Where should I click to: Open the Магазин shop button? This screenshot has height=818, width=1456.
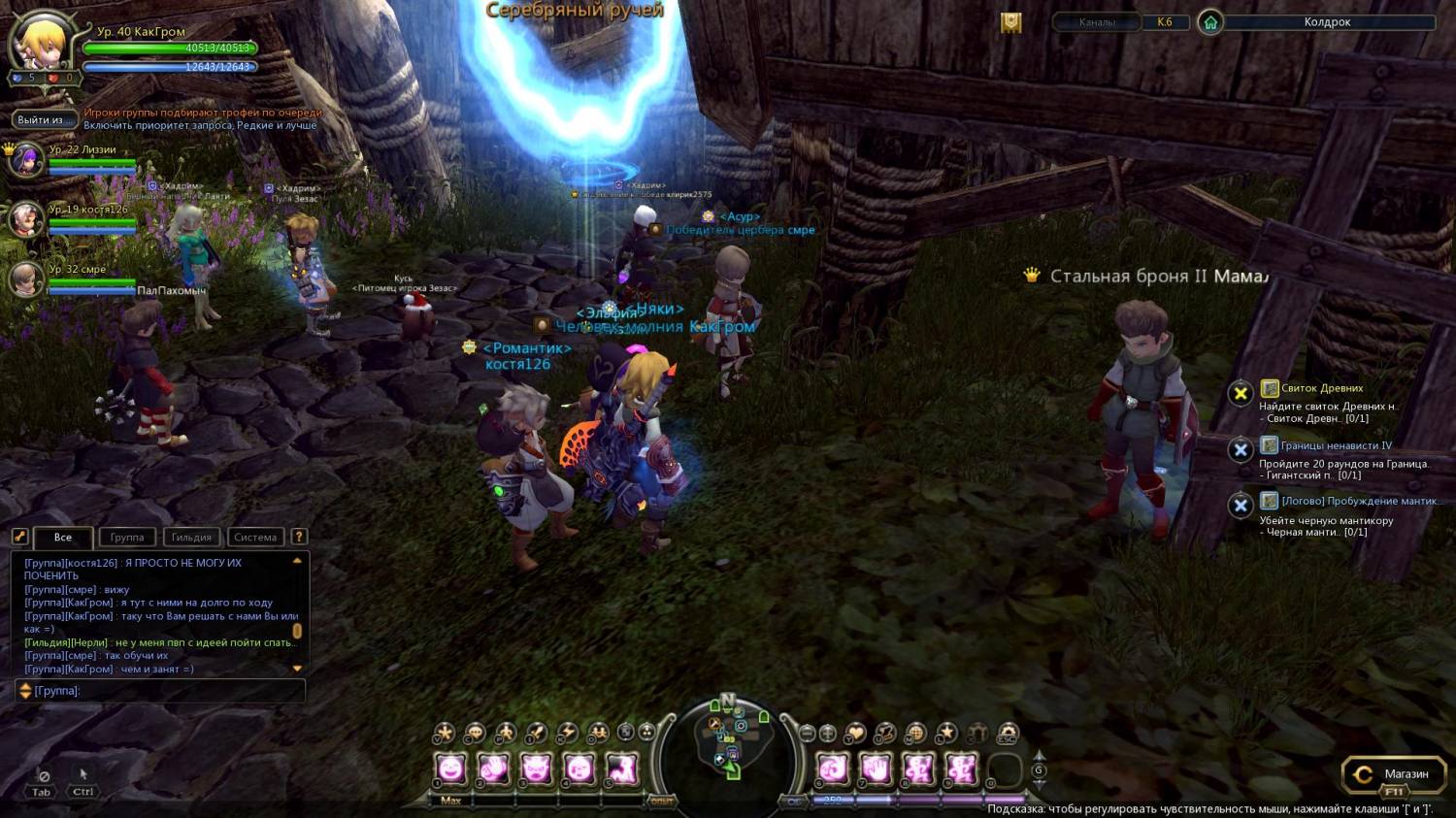(x=1393, y=774)
